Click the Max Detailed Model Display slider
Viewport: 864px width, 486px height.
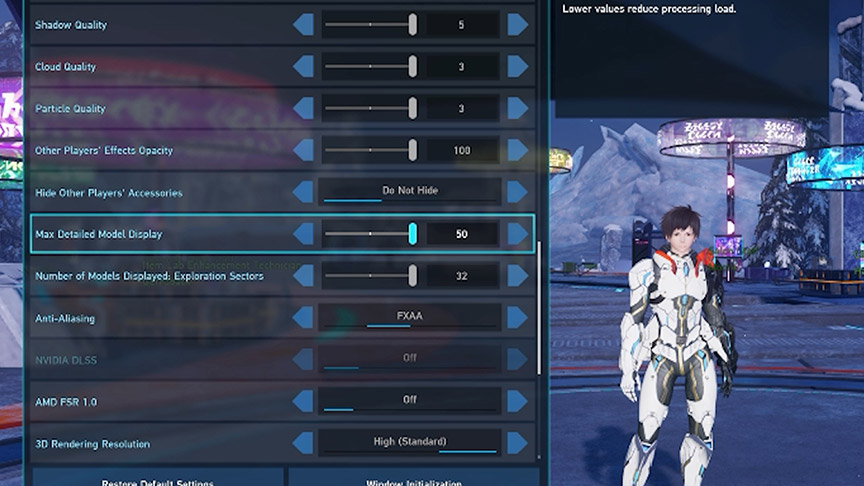(370, 234)
